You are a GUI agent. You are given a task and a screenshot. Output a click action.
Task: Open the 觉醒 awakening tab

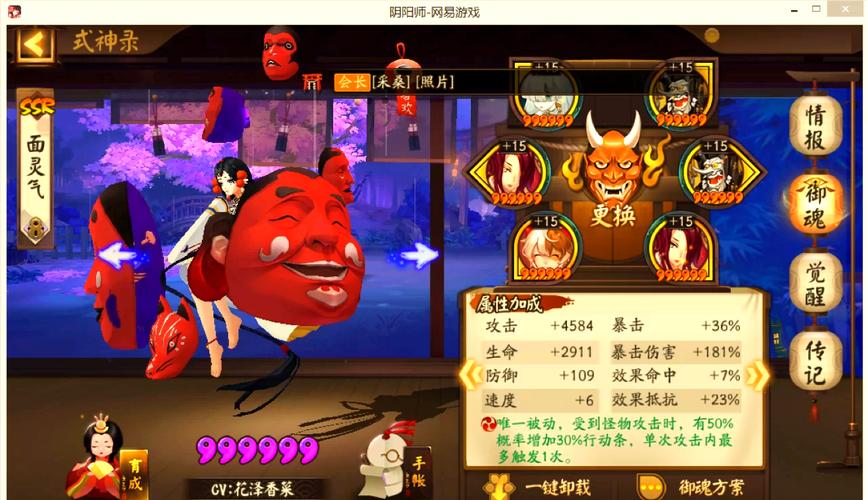coord(815,281)
